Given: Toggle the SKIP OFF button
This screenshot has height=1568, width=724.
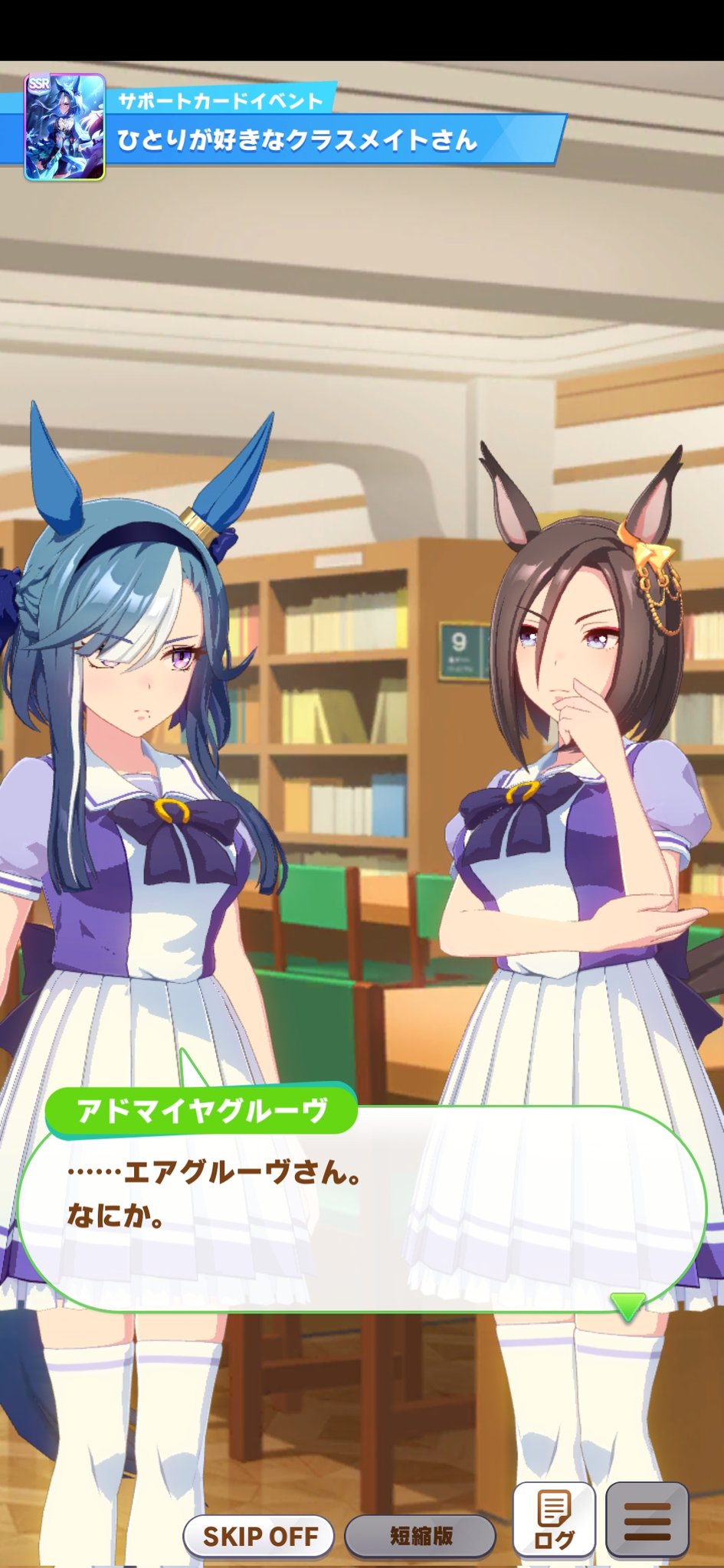Looking at the screenshot, I should point(259,1535).
